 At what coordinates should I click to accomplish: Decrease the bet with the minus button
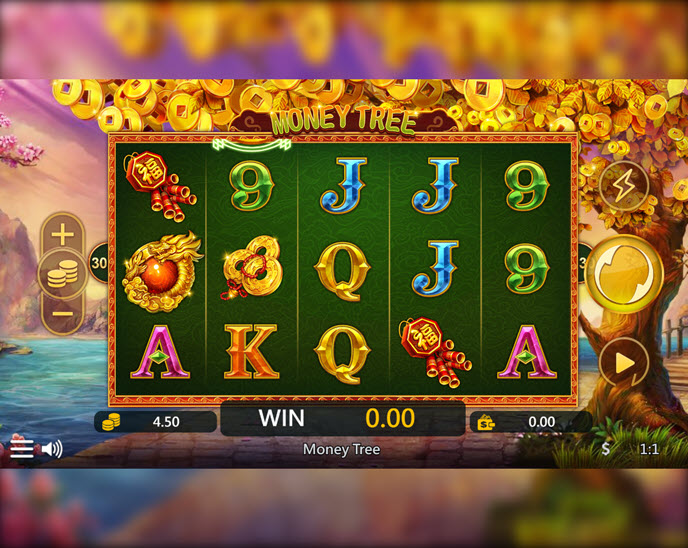coord(62,314)
